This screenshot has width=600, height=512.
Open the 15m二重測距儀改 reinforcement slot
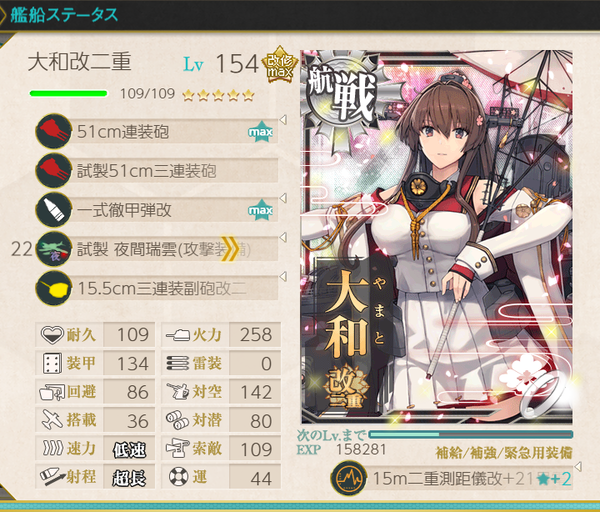[455, 480]
